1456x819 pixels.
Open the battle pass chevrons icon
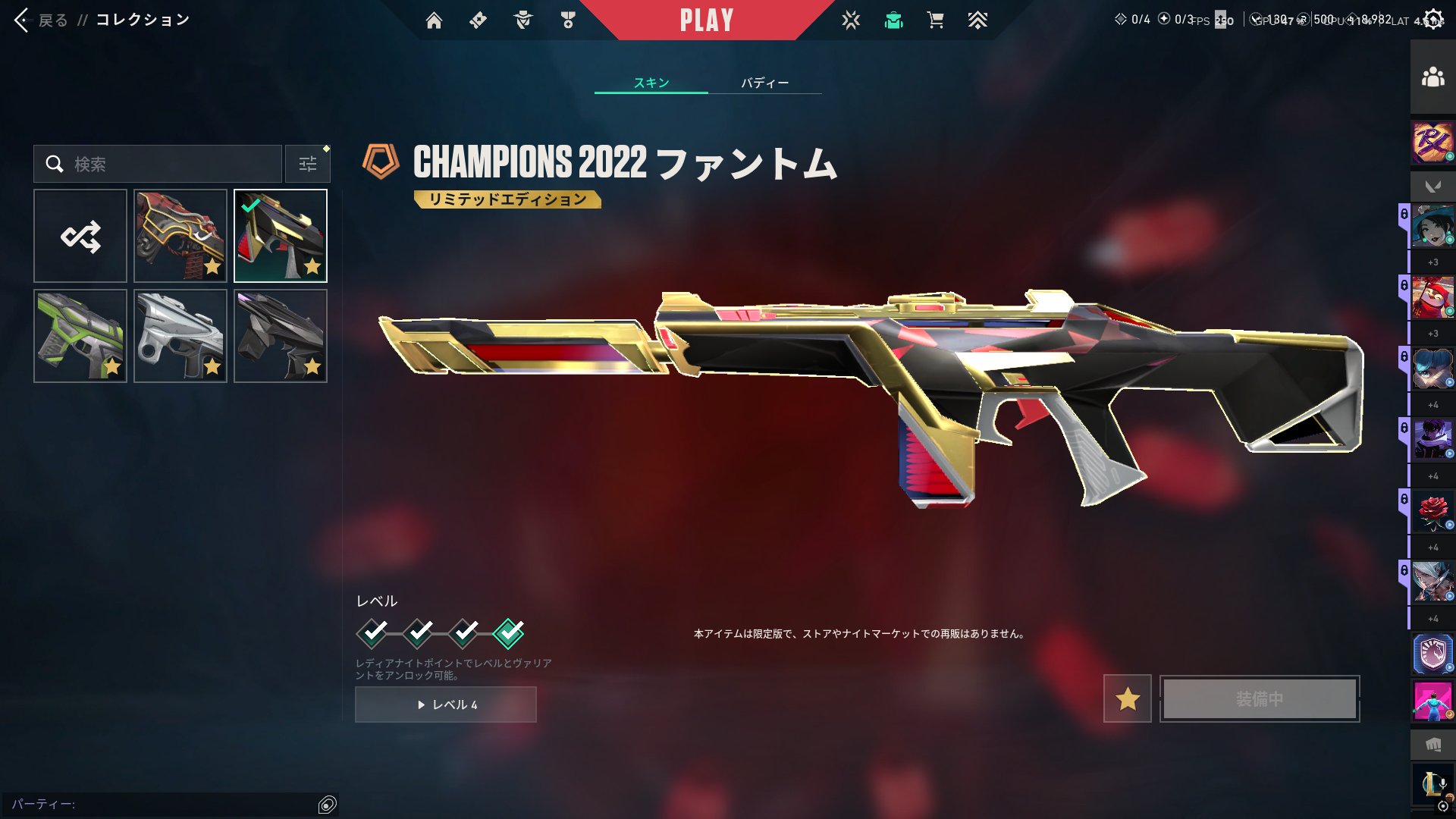pos(977,20)
